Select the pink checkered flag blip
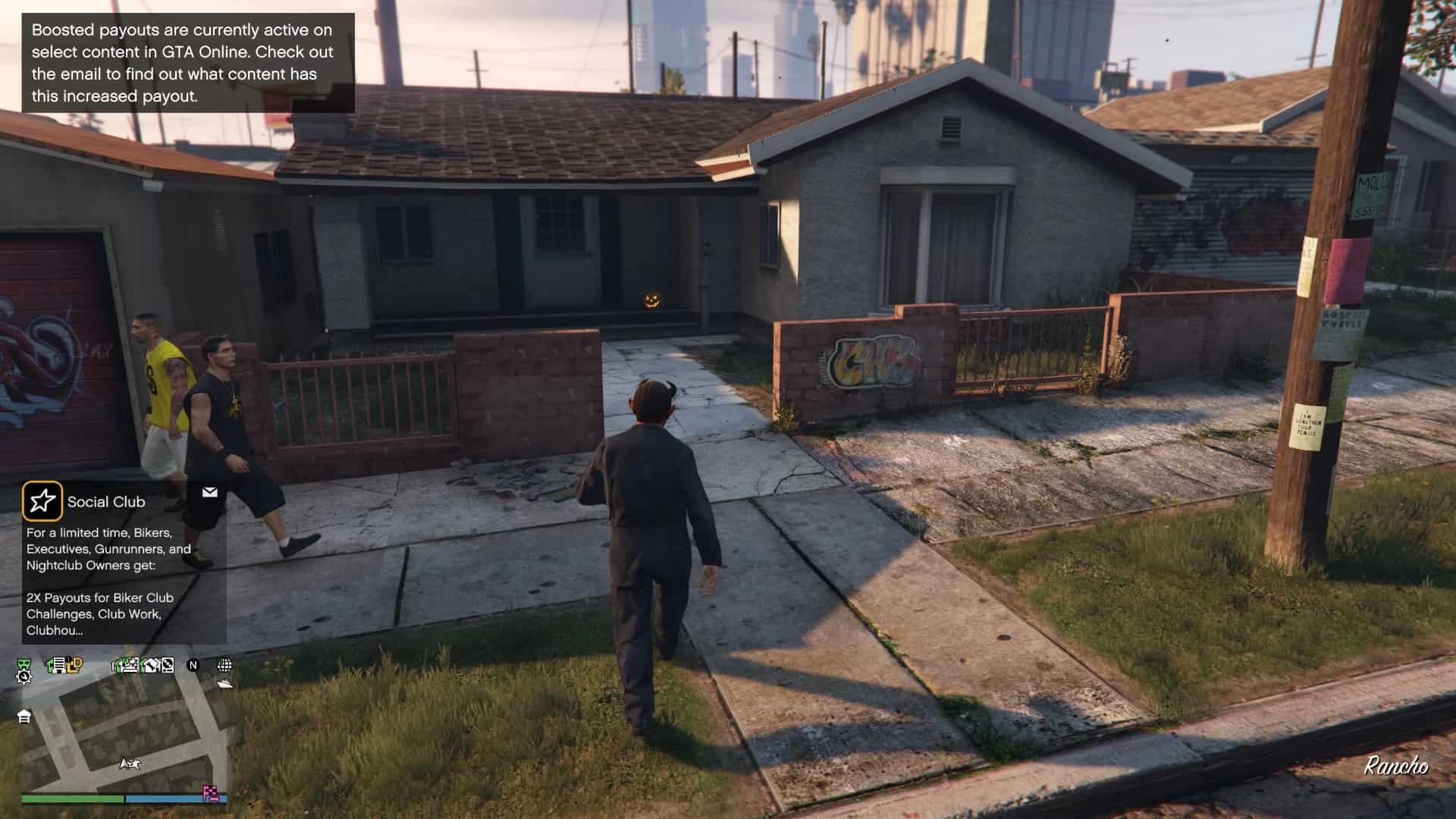This screenshot has width=1456, height=819. click(211, 794)
